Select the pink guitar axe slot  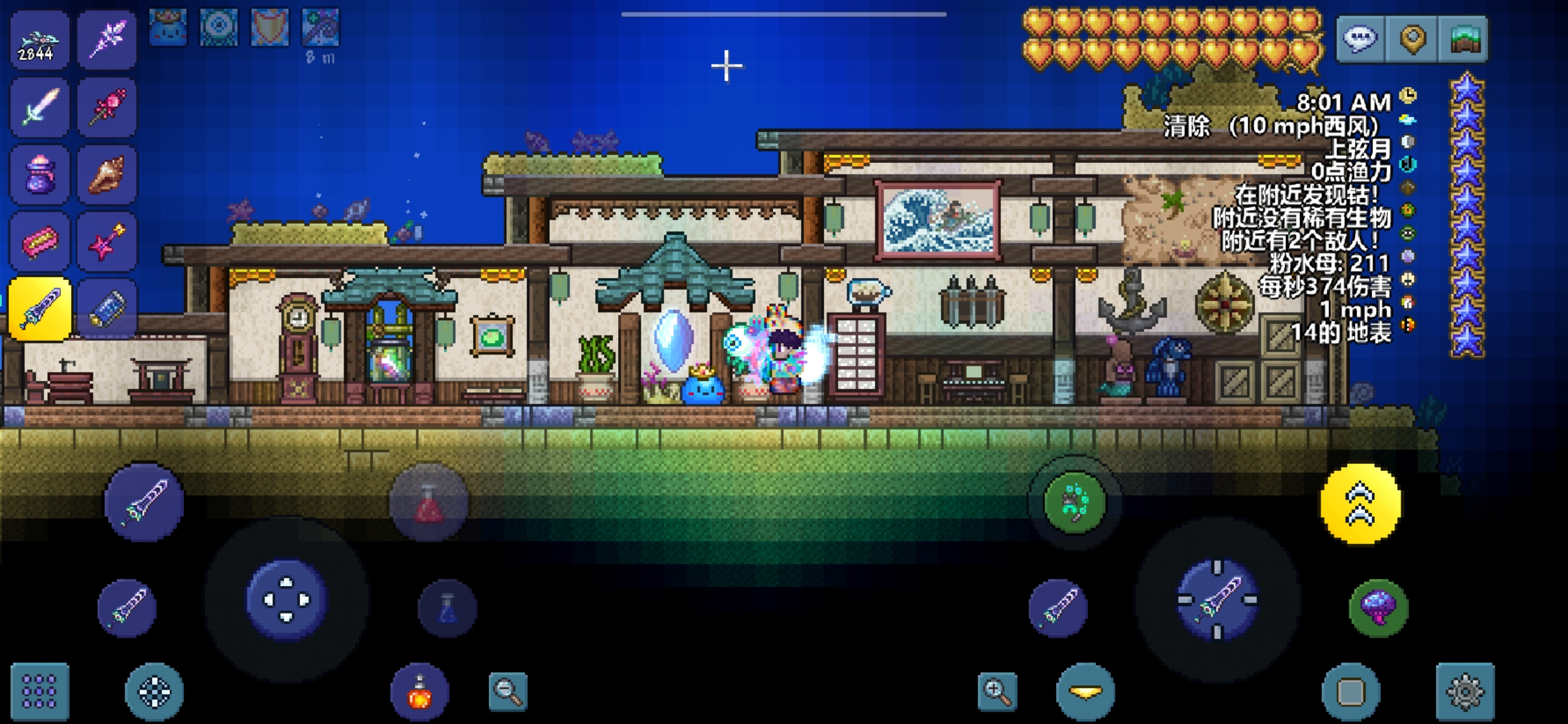pyautogui.click(x=106, y=243)
